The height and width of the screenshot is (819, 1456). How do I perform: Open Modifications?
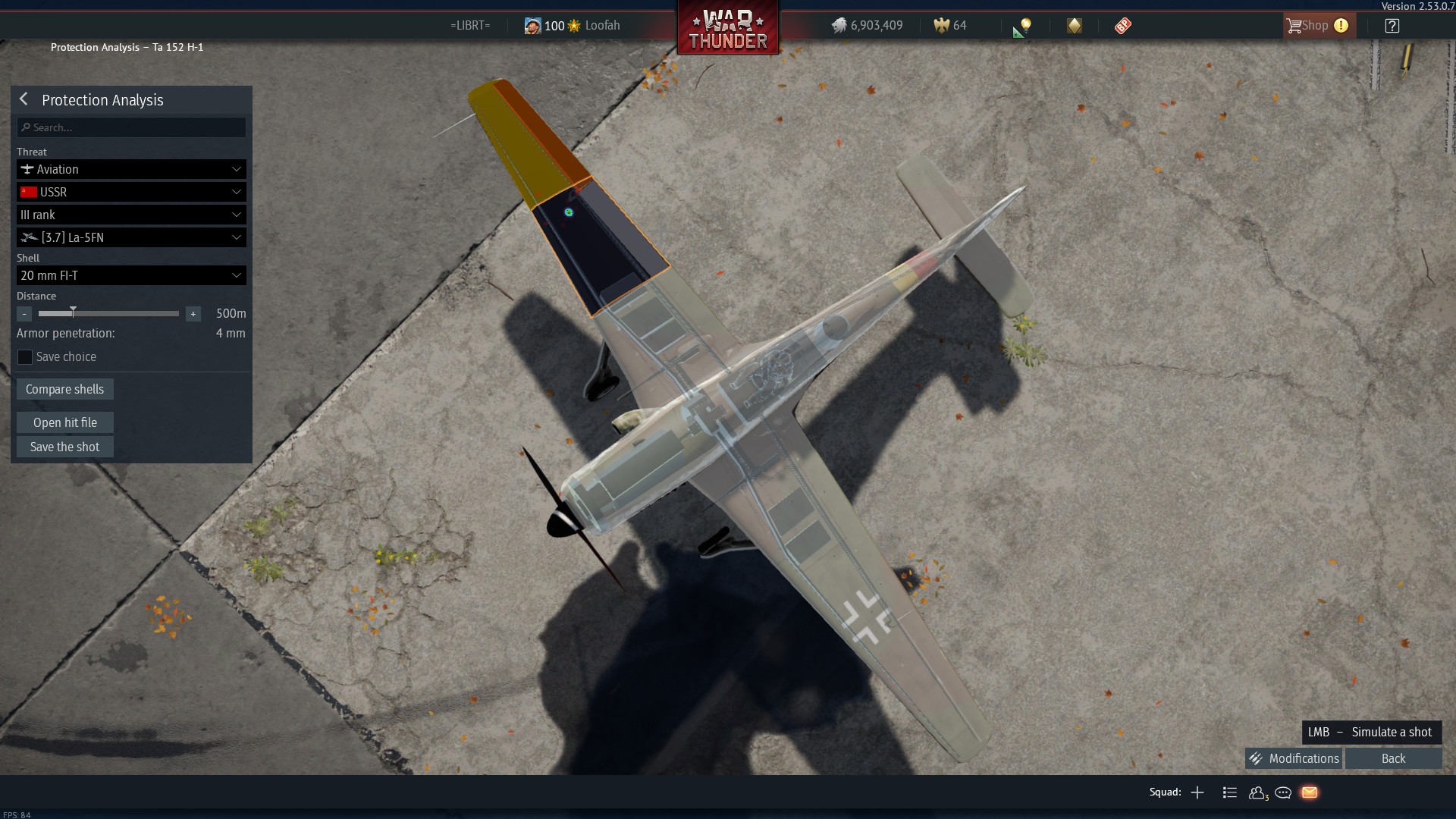[x=1294, y=758]
